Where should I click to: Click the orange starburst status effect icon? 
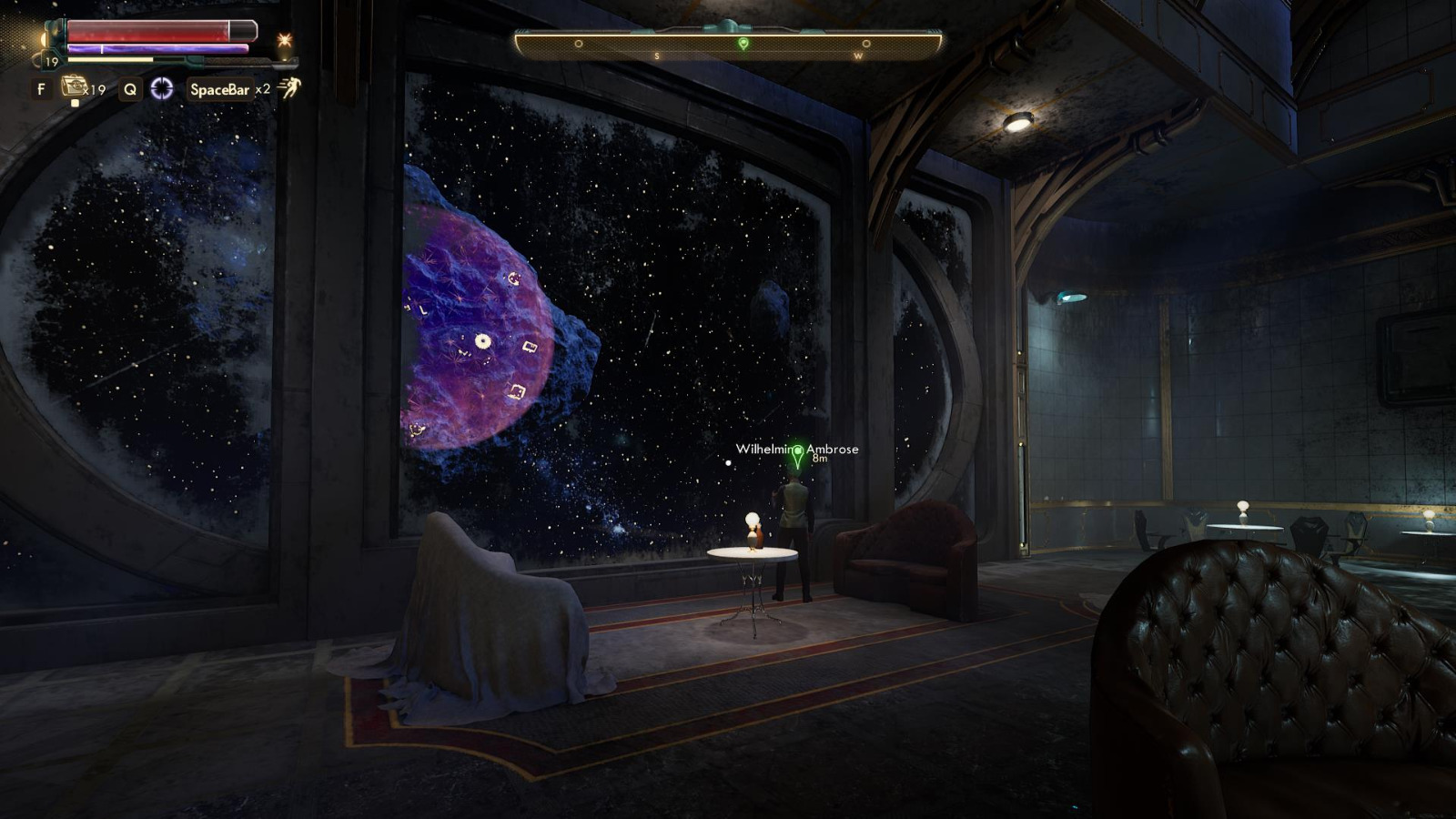click(x=285, y=41)
